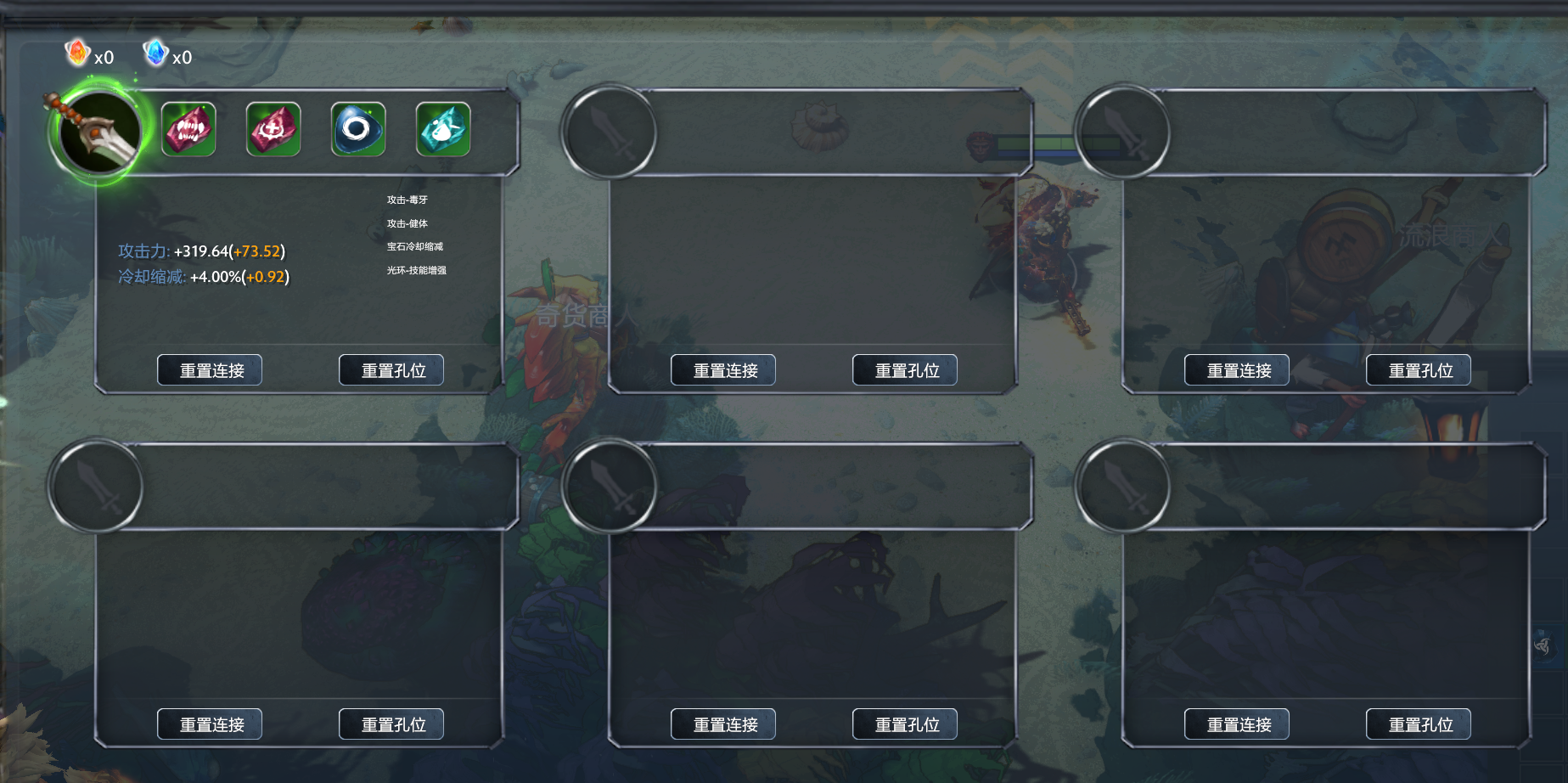Click the empty sword slot in the top-middle panel
Viewport: 1568px width, 783px height.
pos(610,133)
